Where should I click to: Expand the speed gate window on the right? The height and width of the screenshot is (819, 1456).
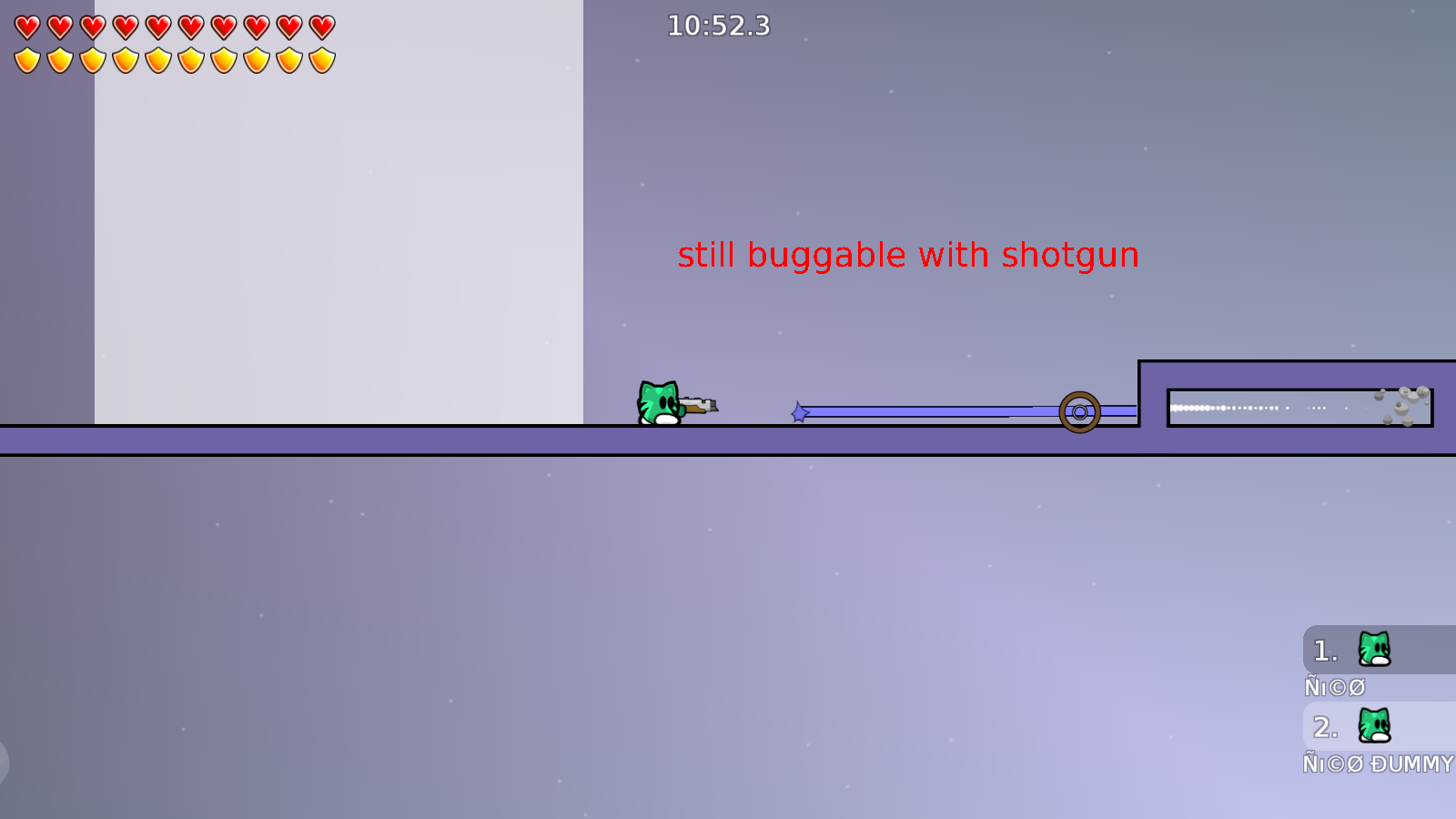click(1299, 407)
